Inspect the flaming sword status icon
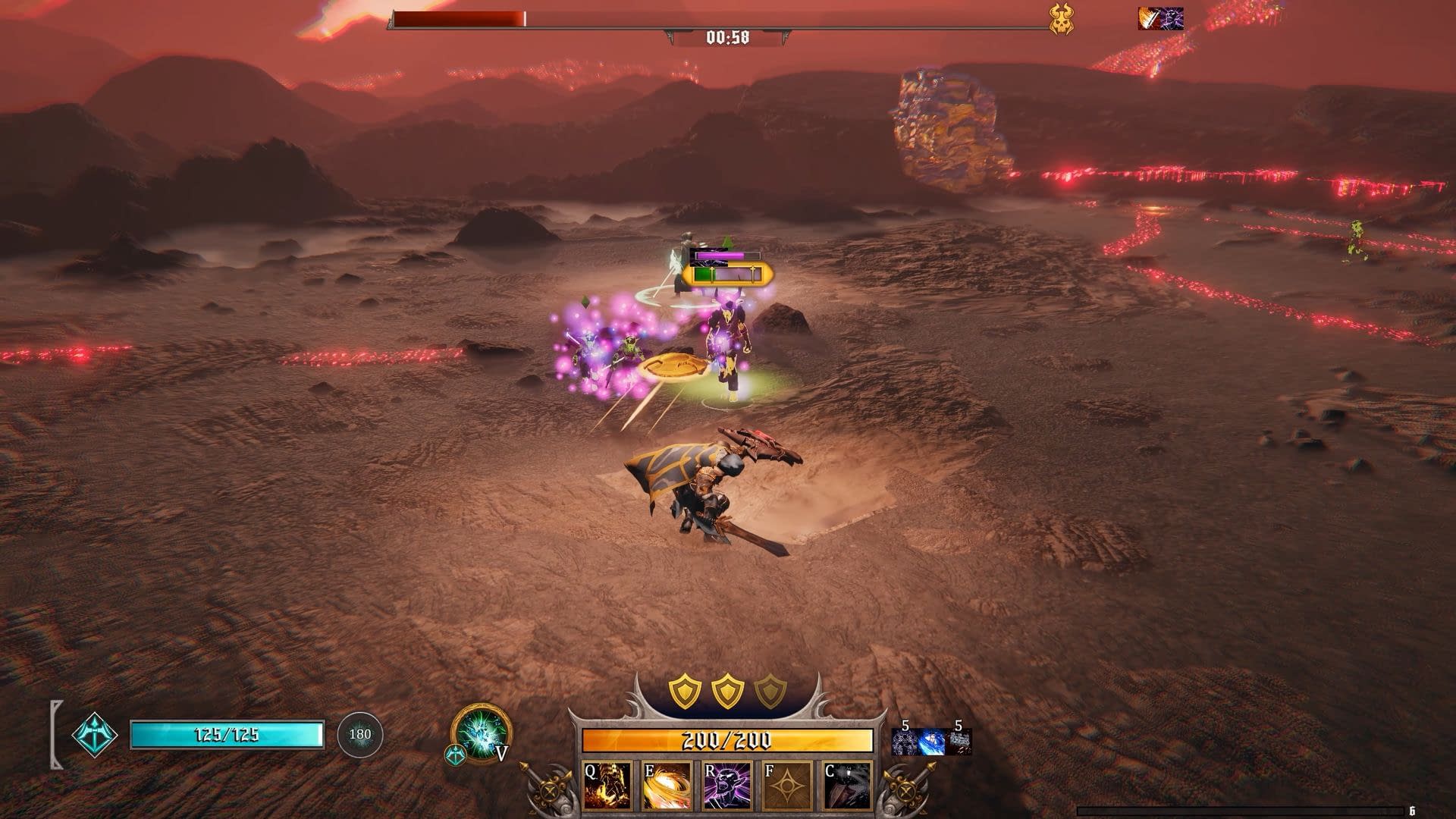This screenshot has width=1456, height=819. [x=1148, y=18]
